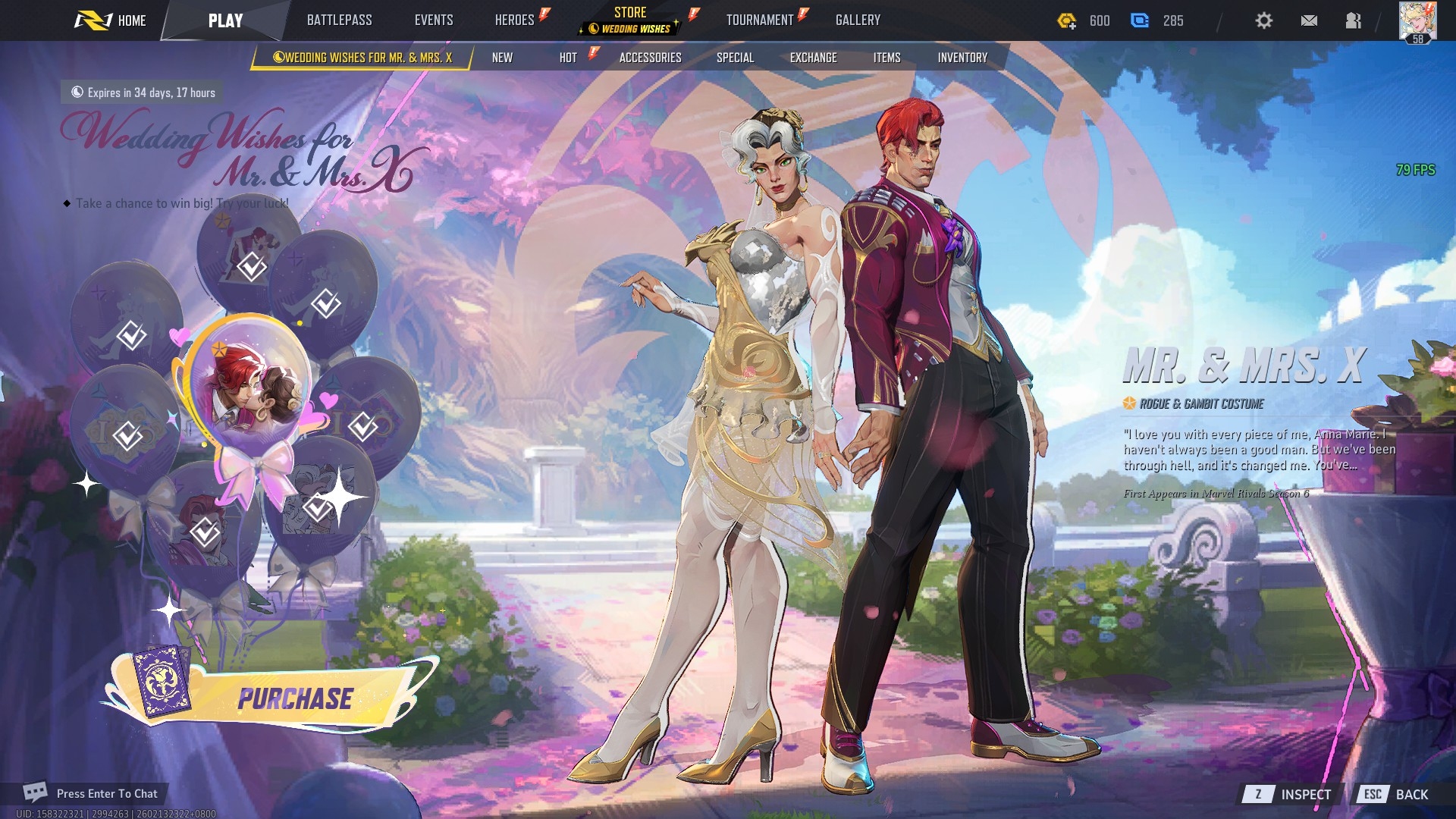
Task: Open the Gallery
Action: (858, 20)
